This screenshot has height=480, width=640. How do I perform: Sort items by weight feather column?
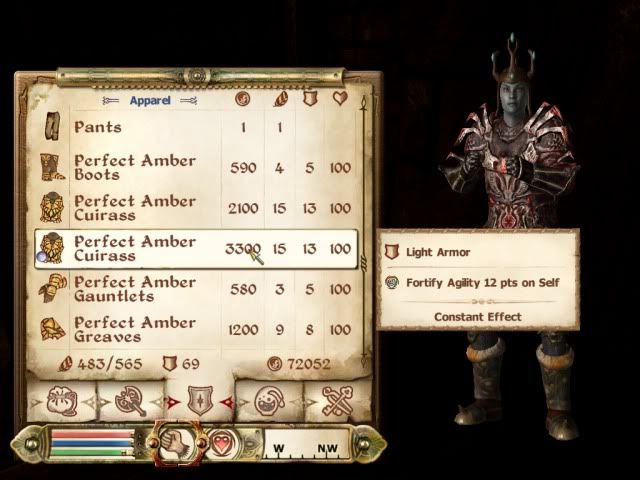[279, 99]
